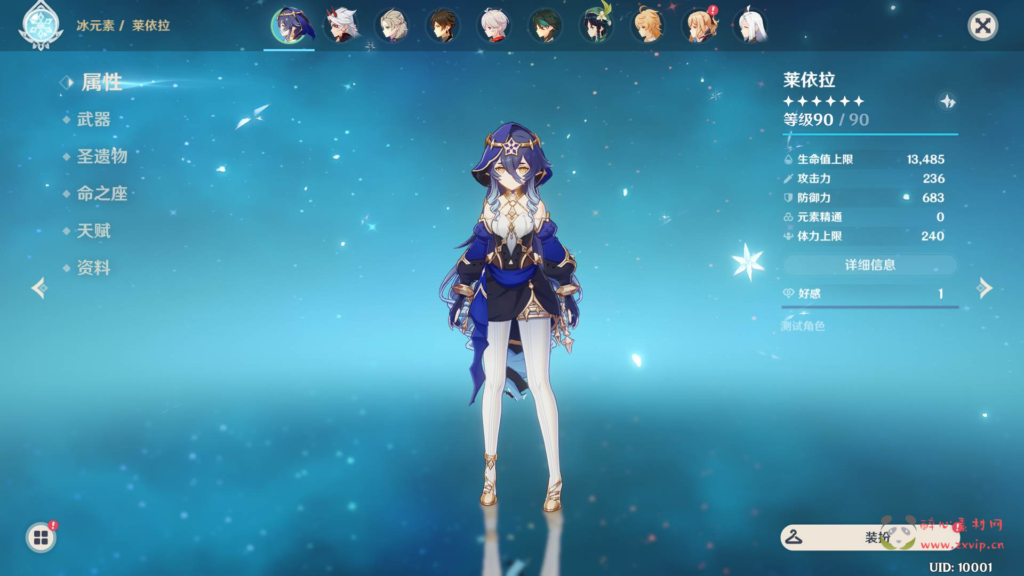1024x576 pixels.
Task: Close the character screen with X
Action: (983, 26)
